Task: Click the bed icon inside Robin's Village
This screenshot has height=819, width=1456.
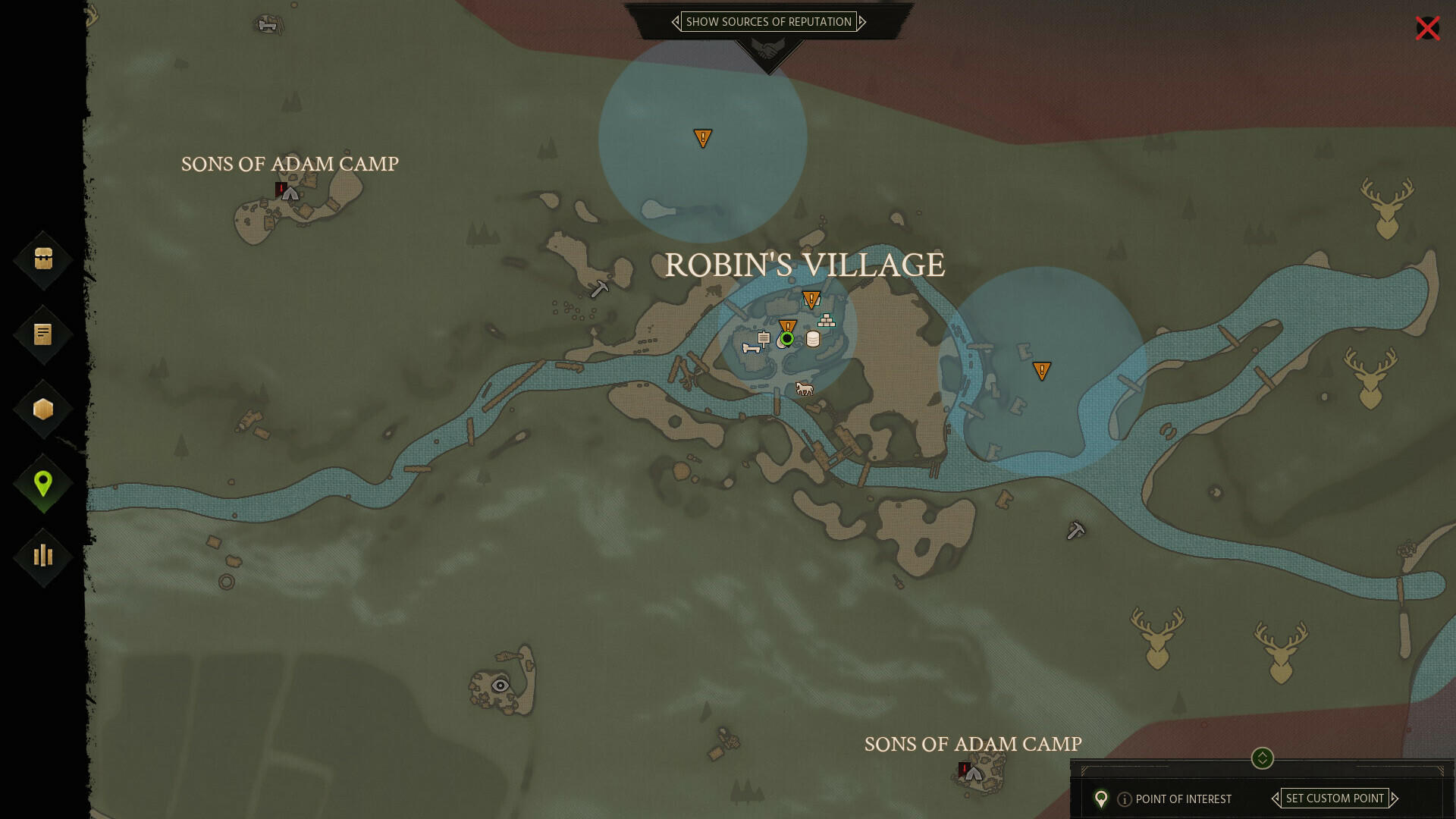Action: pos(752,350)
